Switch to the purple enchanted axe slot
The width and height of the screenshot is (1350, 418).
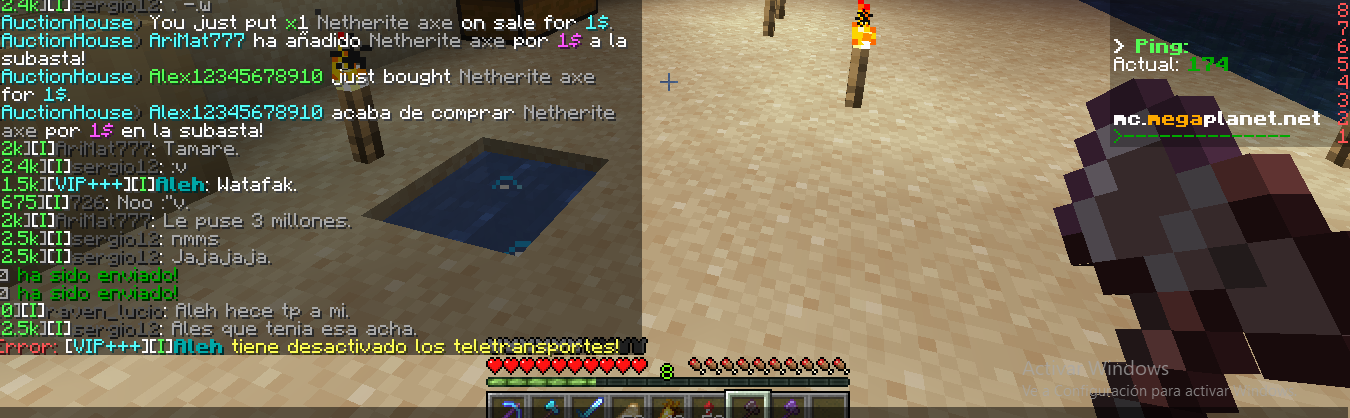[789, 408]
